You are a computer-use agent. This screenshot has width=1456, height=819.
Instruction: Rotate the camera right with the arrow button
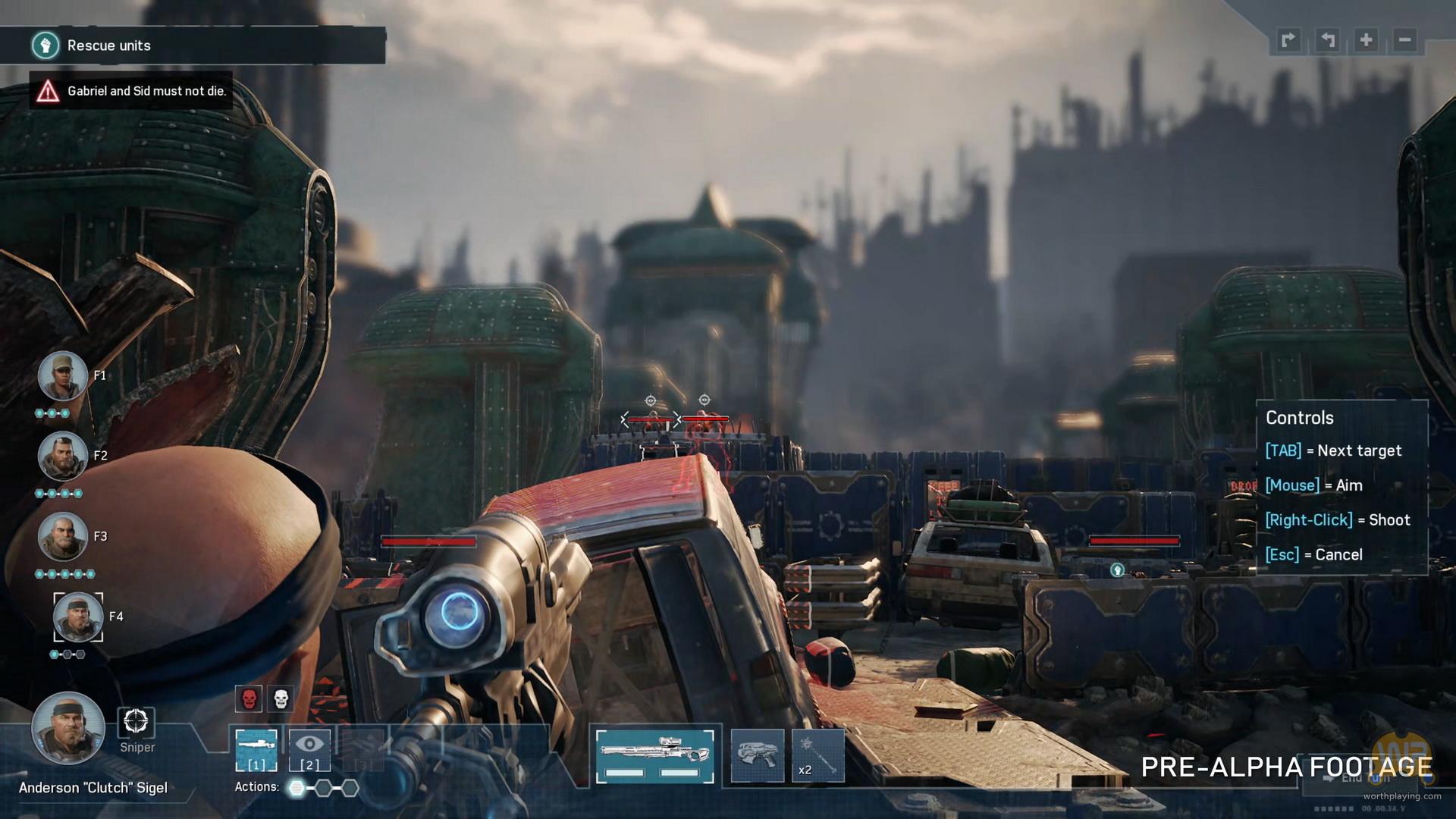(x=1288, y=40)
